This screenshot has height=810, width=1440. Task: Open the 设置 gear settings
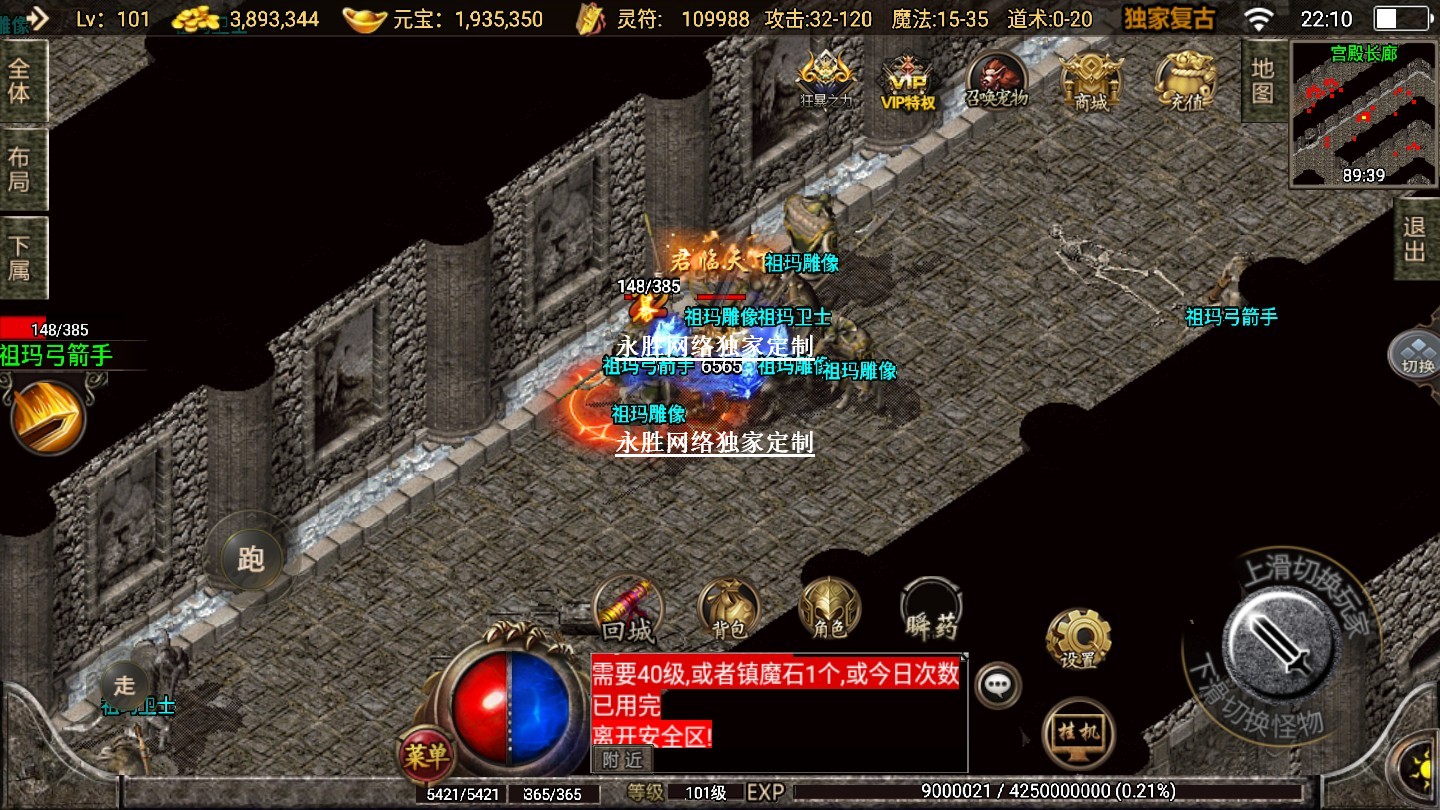[1078, 638]
